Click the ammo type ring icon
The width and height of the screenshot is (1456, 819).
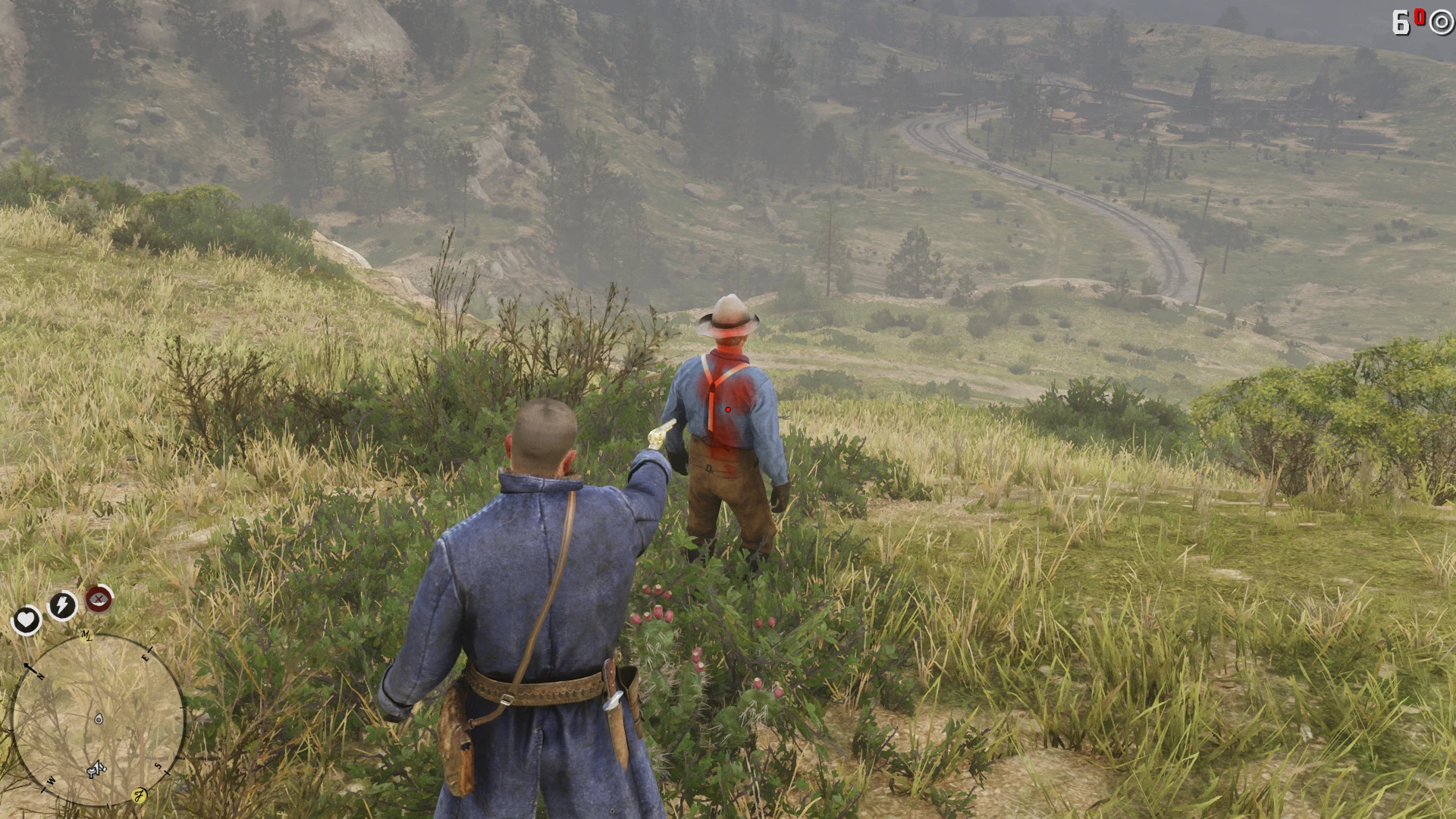coord(1440,23)
